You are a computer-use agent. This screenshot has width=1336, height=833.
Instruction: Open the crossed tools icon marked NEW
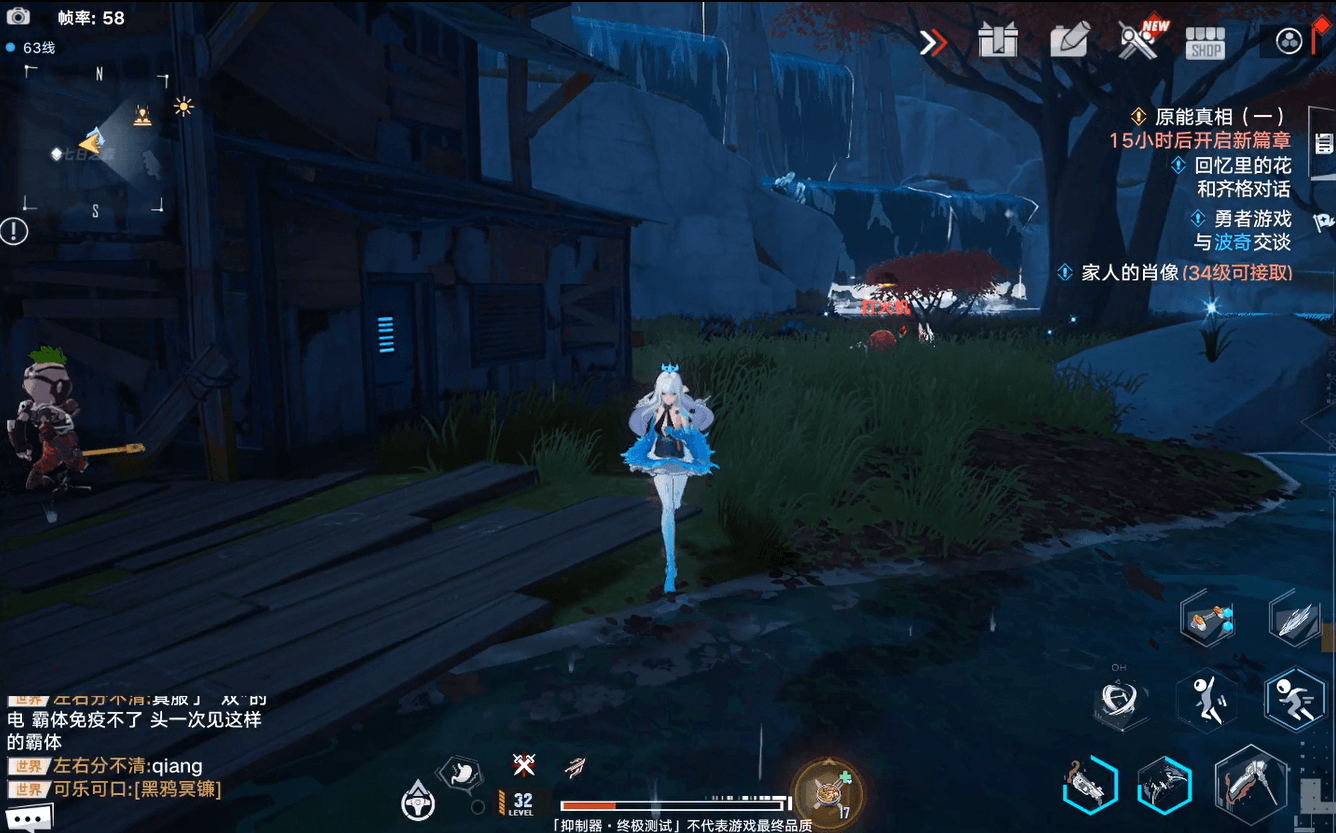pos(1139,41)
